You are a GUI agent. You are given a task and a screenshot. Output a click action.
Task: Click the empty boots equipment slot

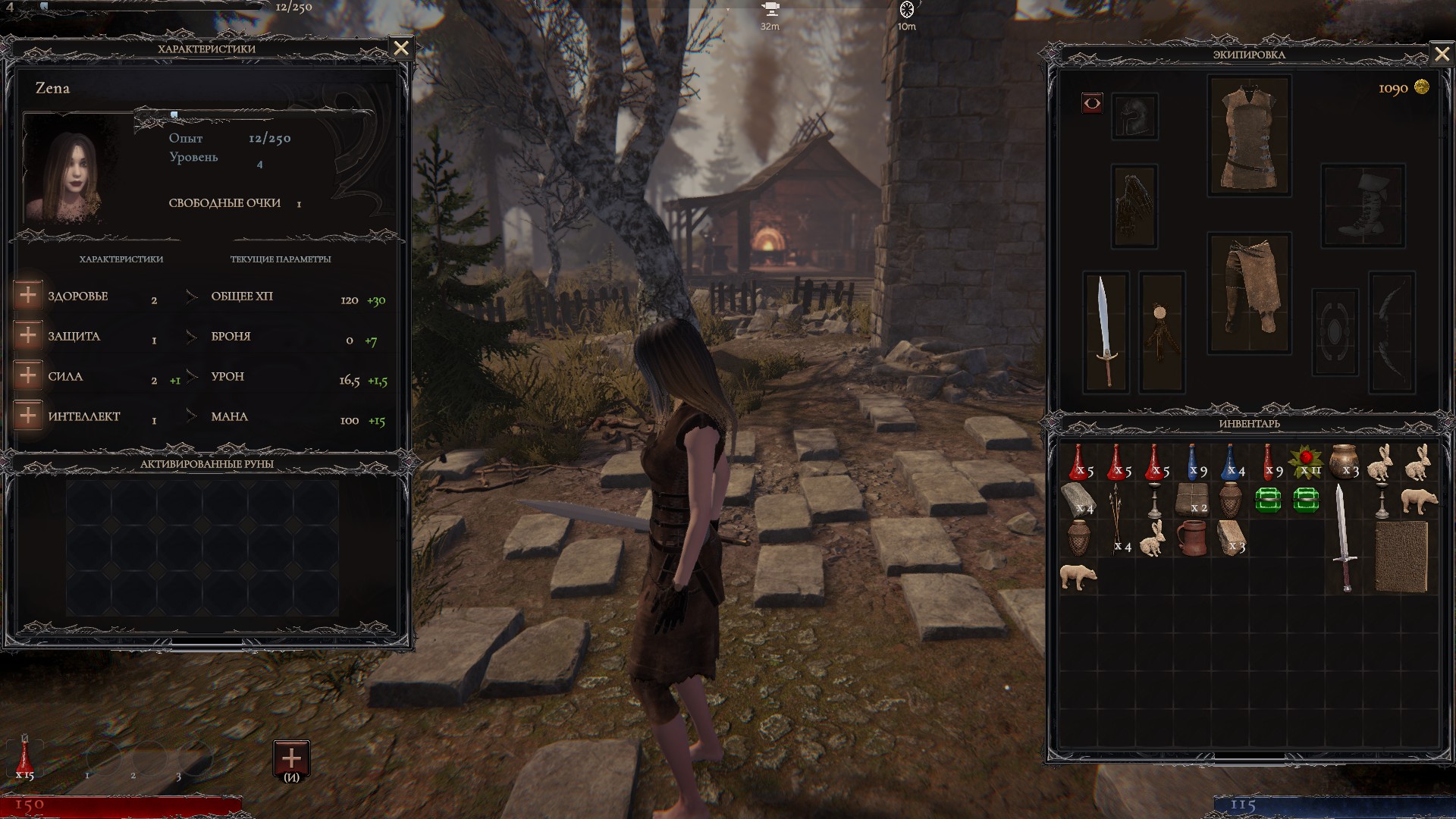pyautogui.click(x=1363, y=206)
